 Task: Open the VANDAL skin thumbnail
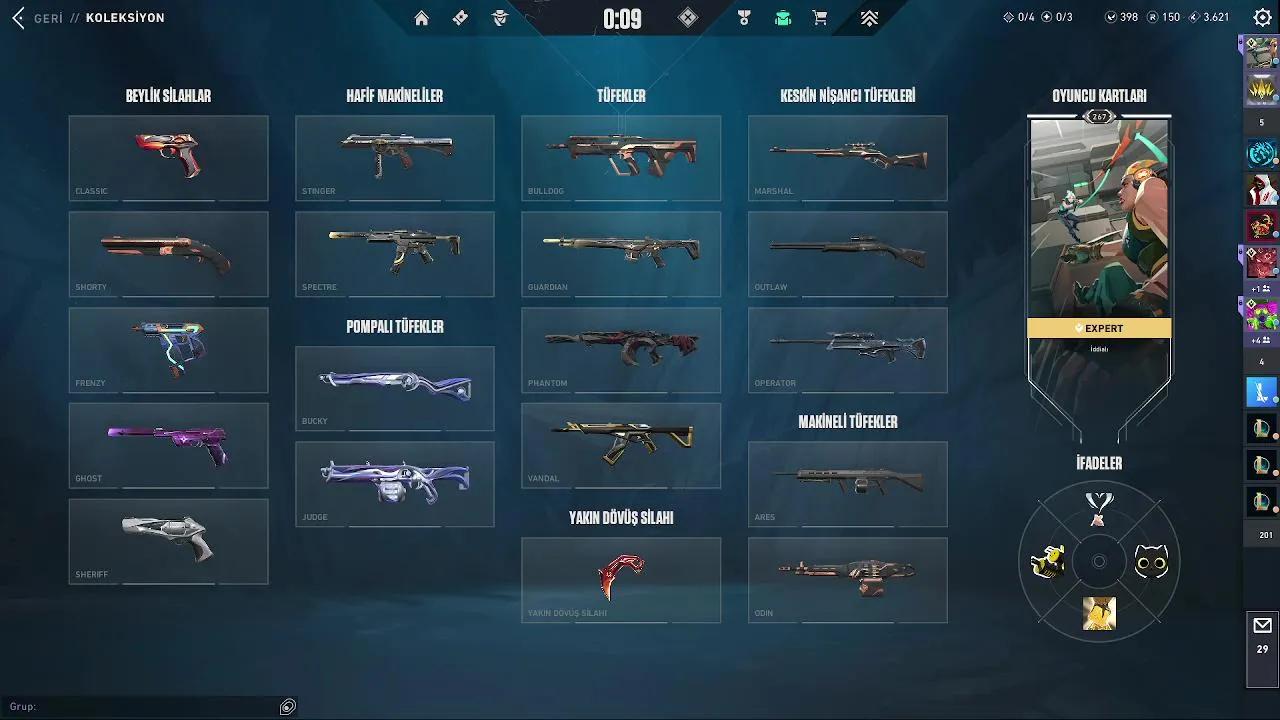pos(620,445)
